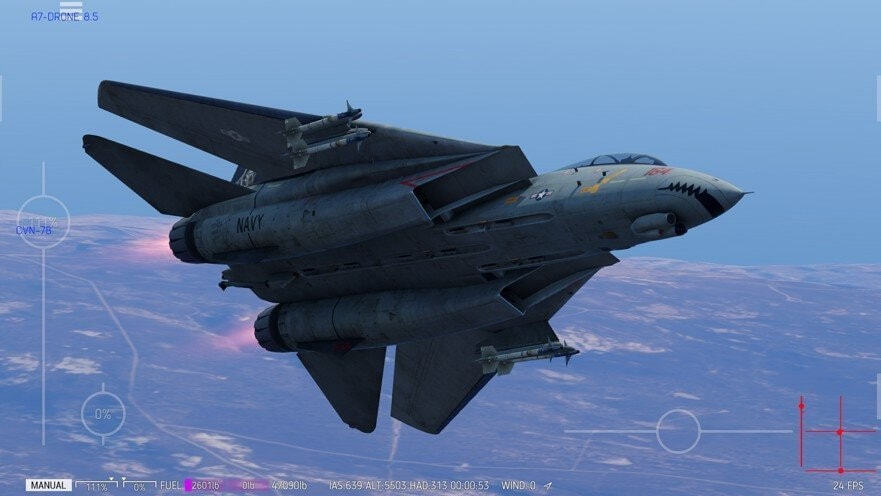
Task: Open the hamburger menu at top
Action: pos(70,10)
